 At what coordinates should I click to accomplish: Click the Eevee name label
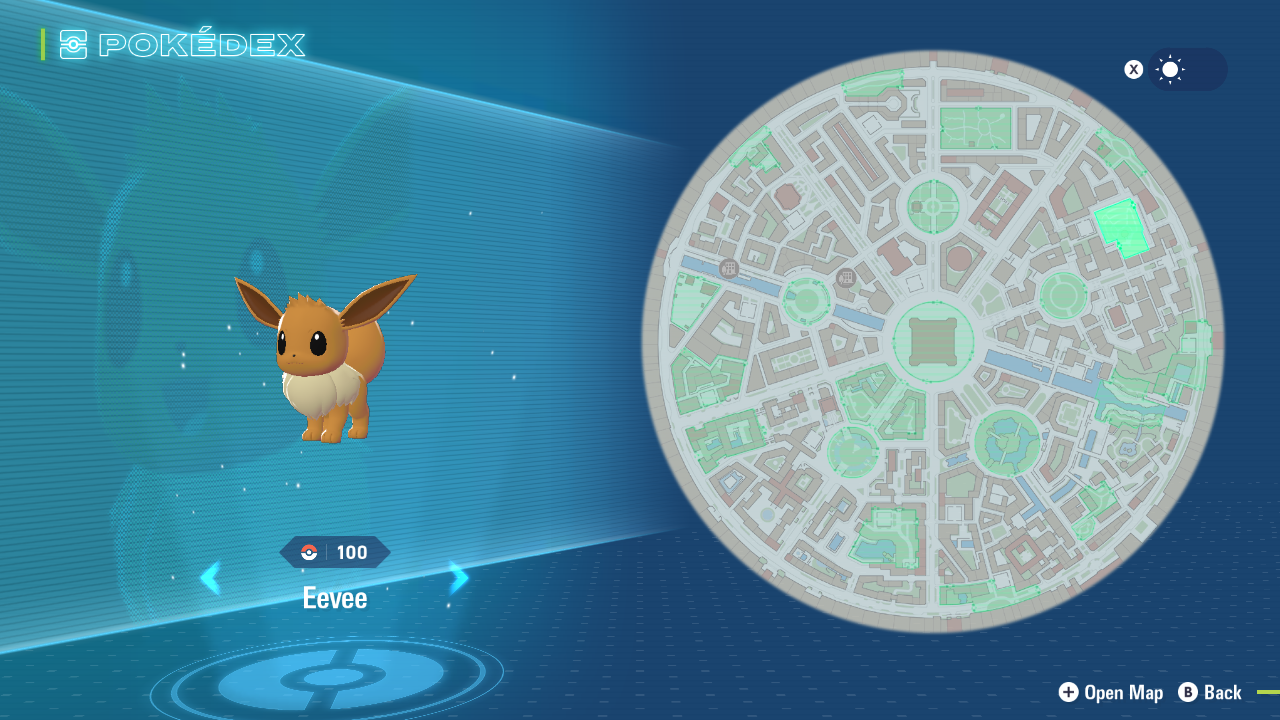[x=335, y=598]
